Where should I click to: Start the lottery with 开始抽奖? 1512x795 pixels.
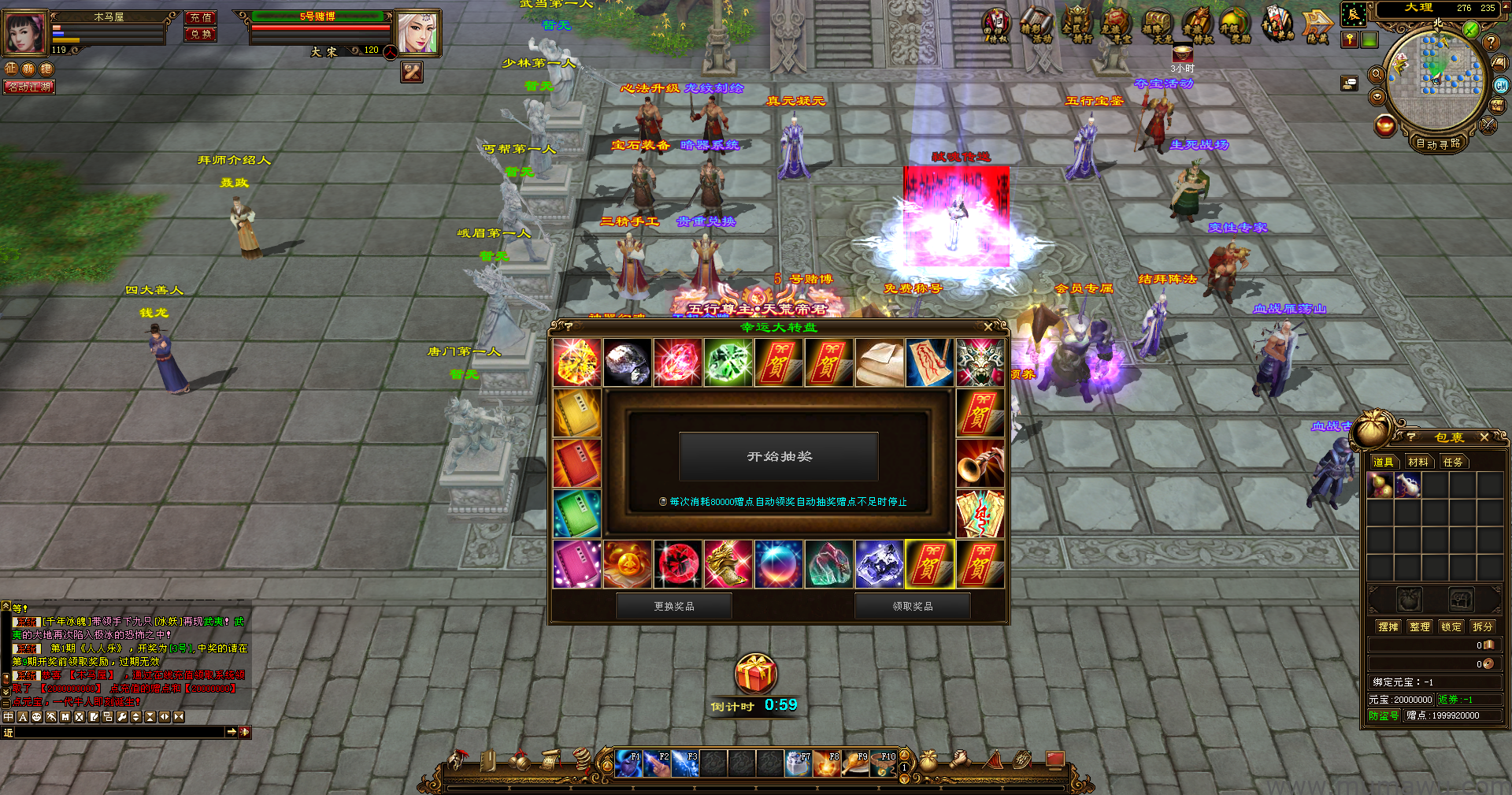(x=778, y=456)
